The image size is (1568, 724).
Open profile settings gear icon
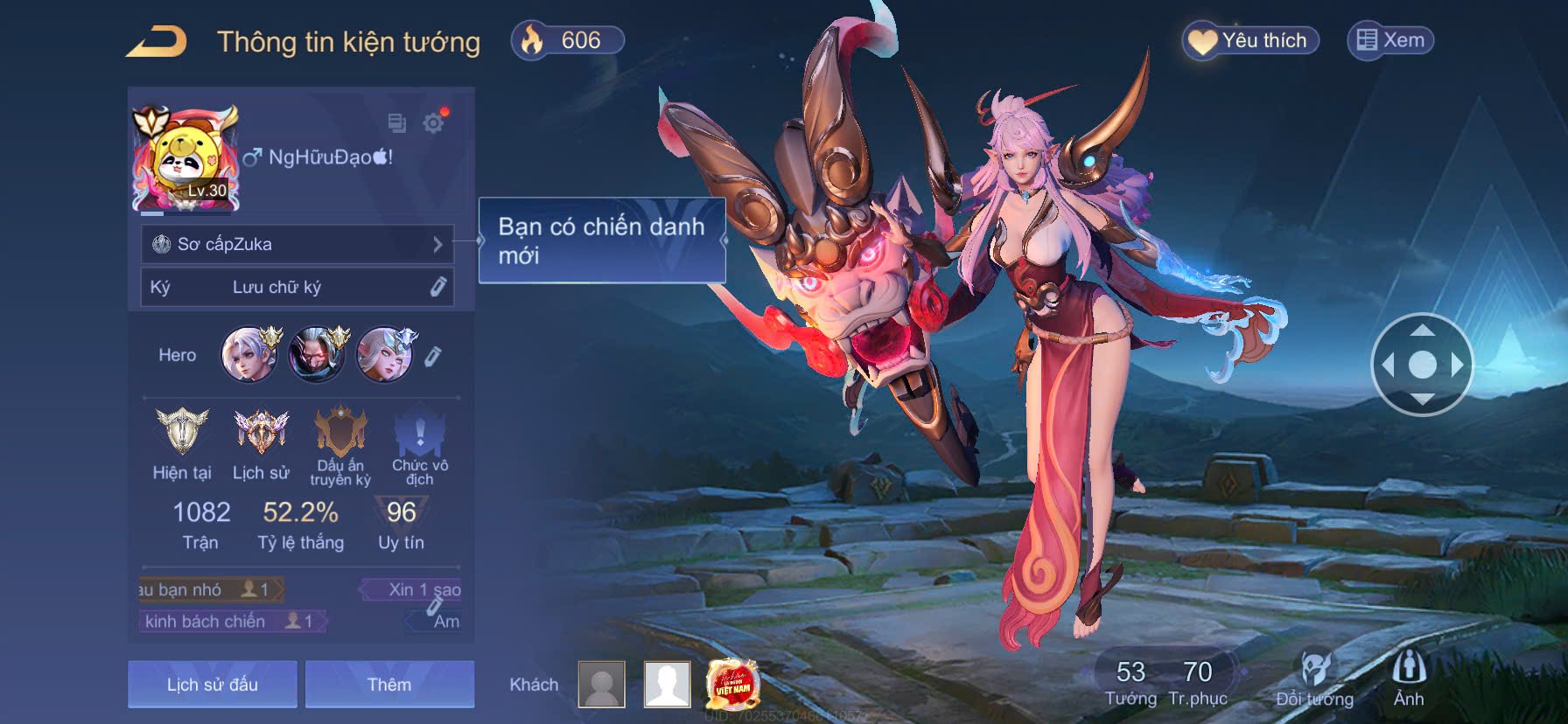(x=433, y=122)
